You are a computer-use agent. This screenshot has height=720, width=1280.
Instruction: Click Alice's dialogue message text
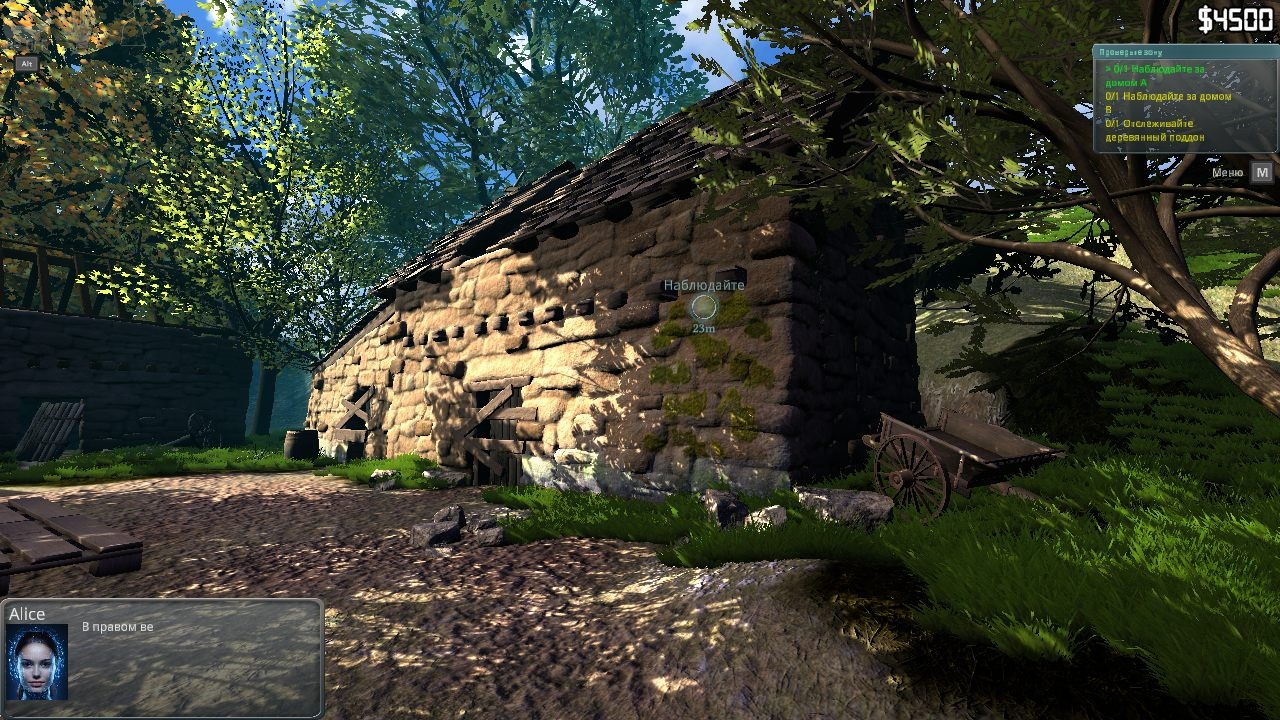118,627
